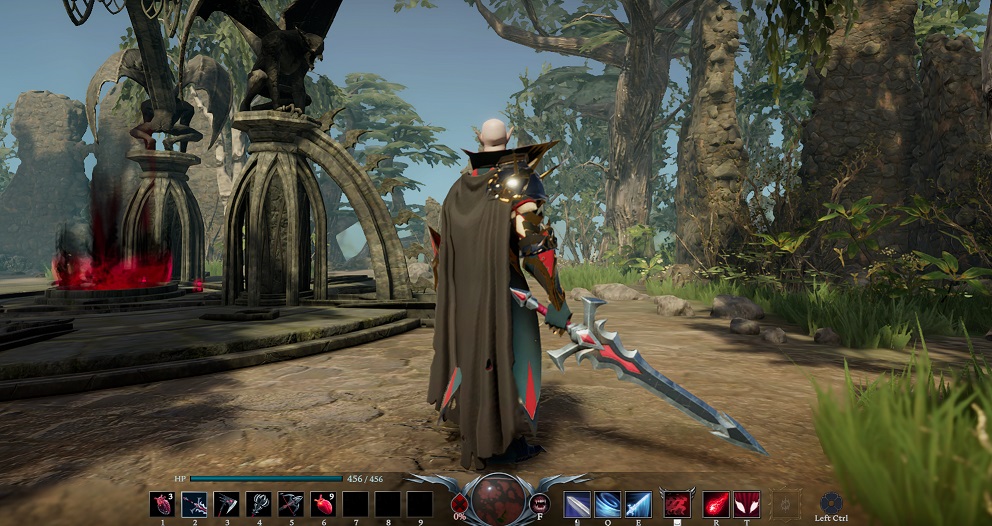Use the red heart item in slot 6

(x=323, y=504)
